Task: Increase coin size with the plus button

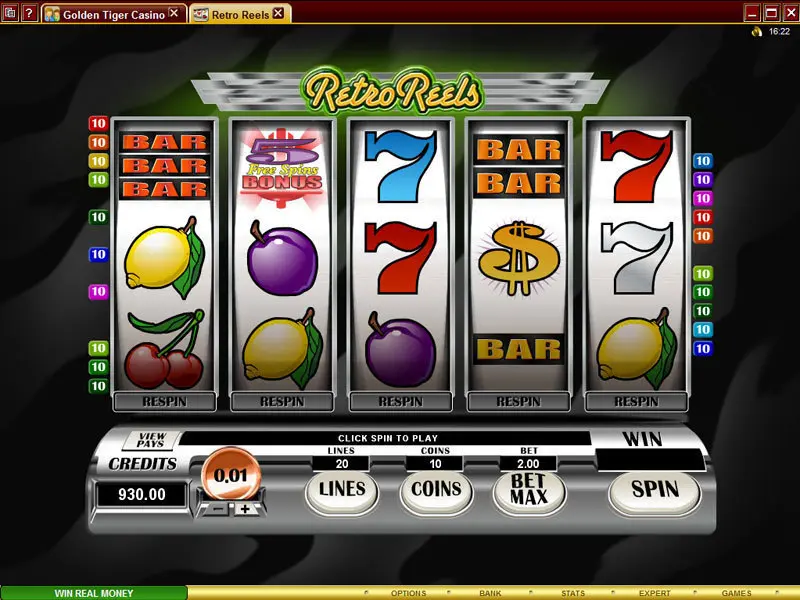Action: [245, 508]
